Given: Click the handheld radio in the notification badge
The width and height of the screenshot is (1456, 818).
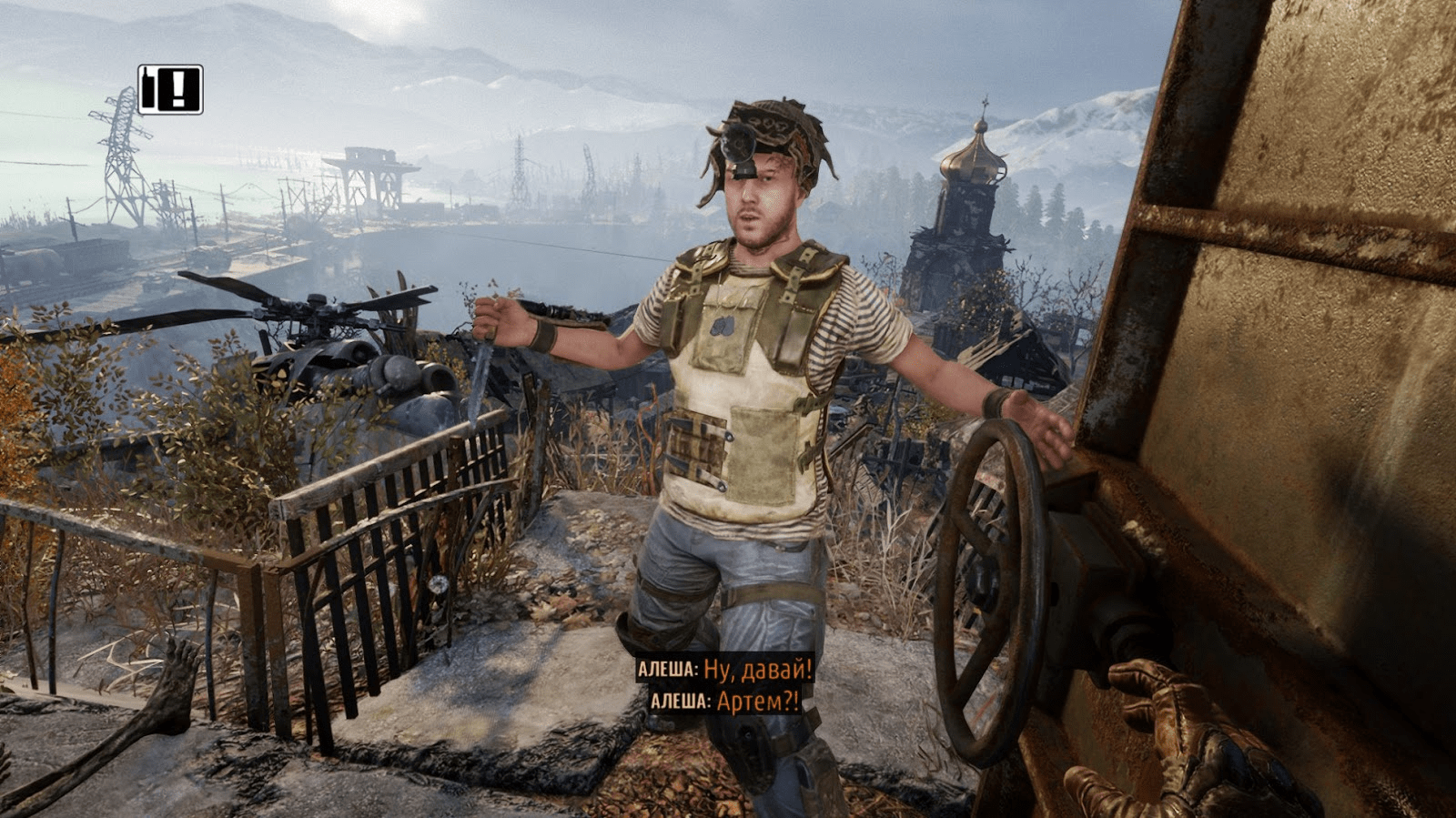Looking at the screenshot, I should [148, 89].
